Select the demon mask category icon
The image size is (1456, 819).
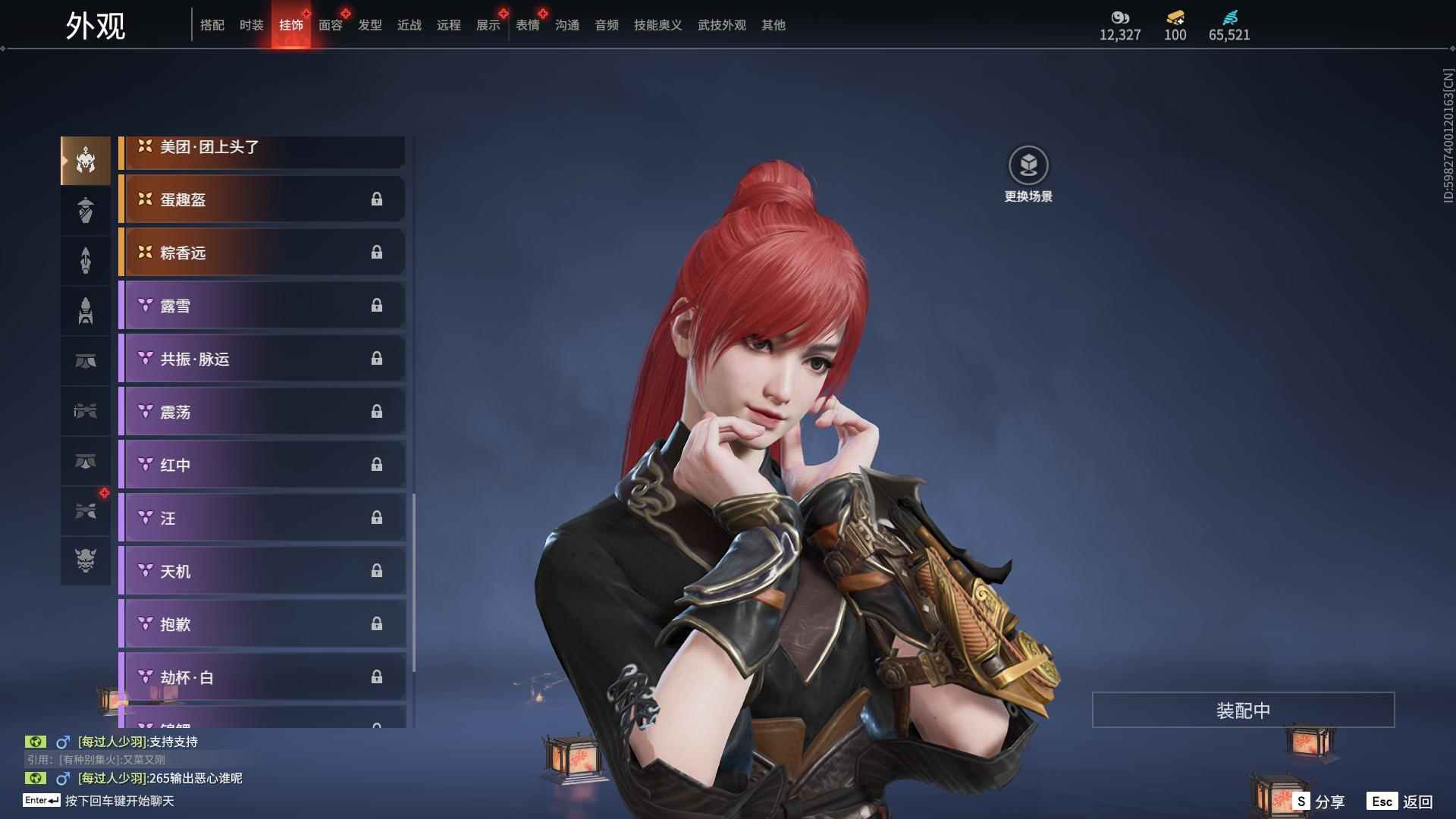tap(86, 560)
